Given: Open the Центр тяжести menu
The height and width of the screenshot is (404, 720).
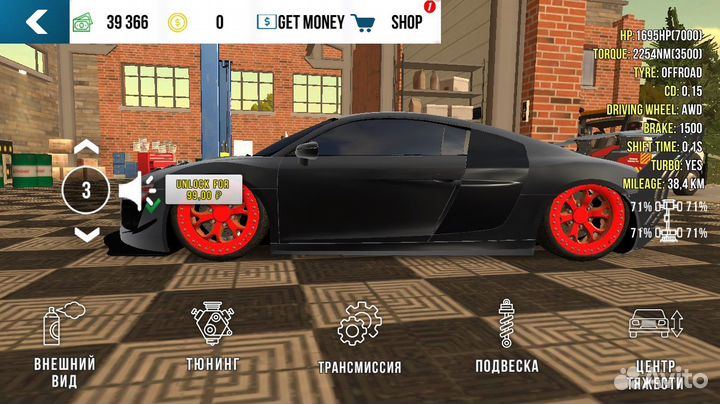Looking at the screenshot, I should coord(656,345).
